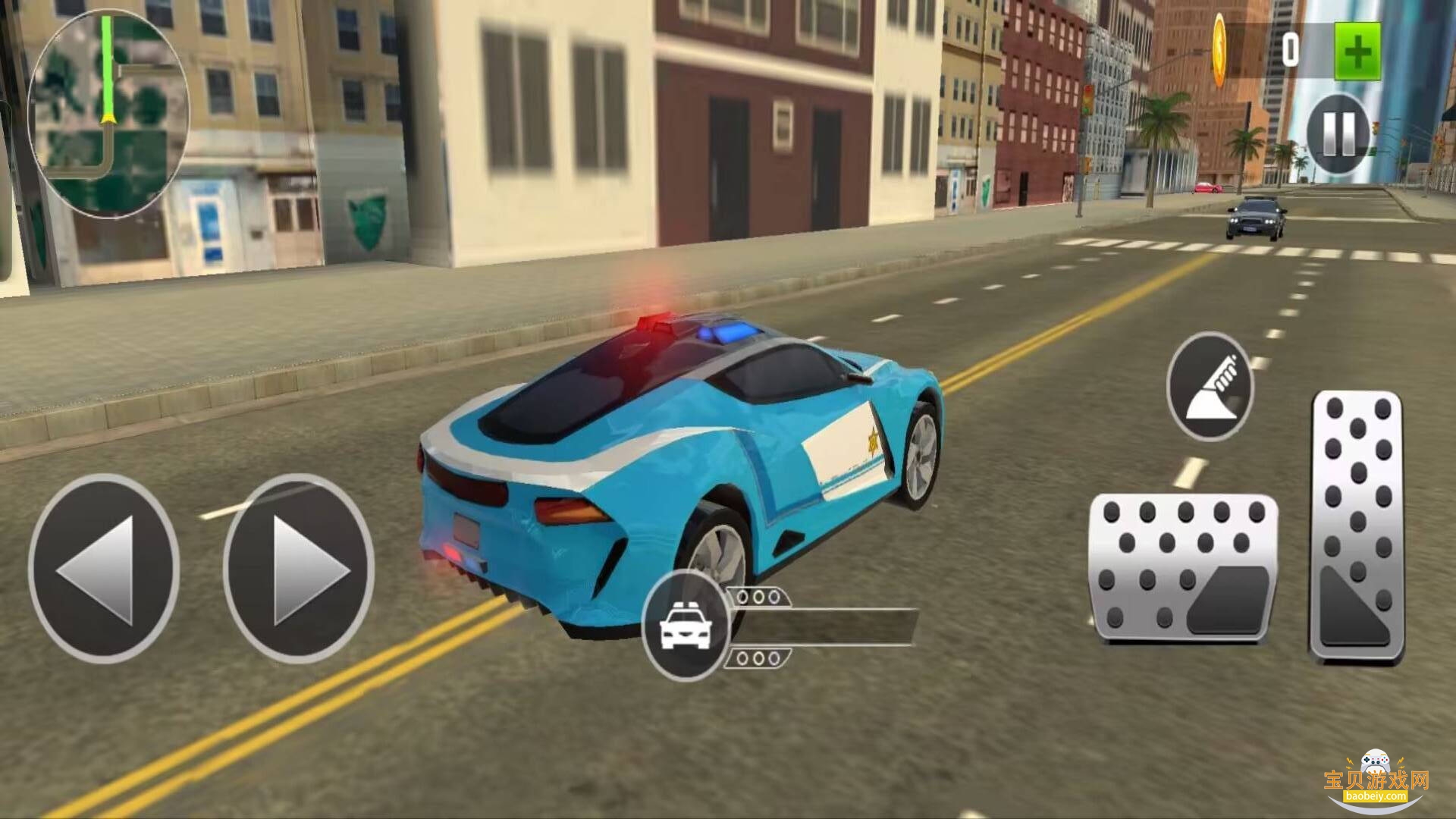Viewport: 1456px width, 819px height.
Task: Tap the police car icon badge
Action: [685, 626]
